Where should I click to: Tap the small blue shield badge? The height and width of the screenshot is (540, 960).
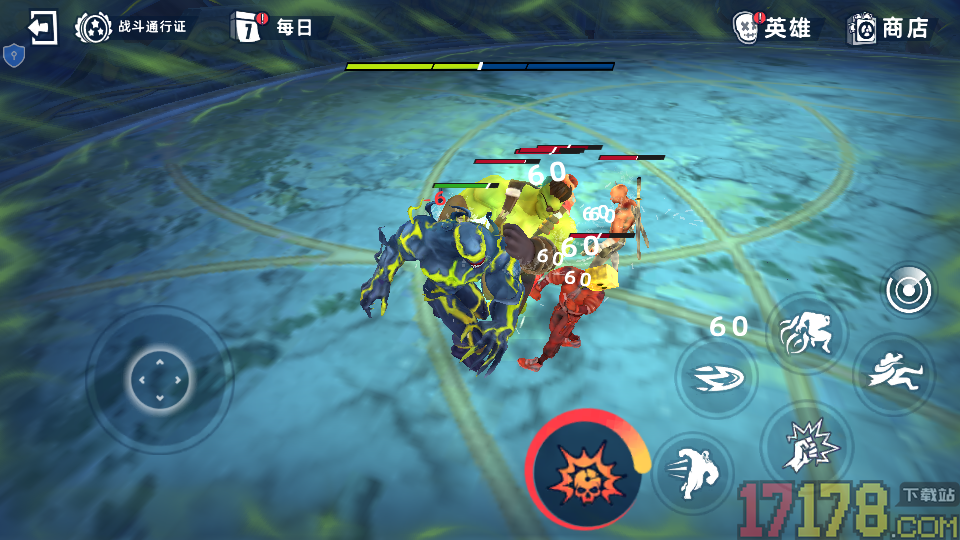click(13, 55)
